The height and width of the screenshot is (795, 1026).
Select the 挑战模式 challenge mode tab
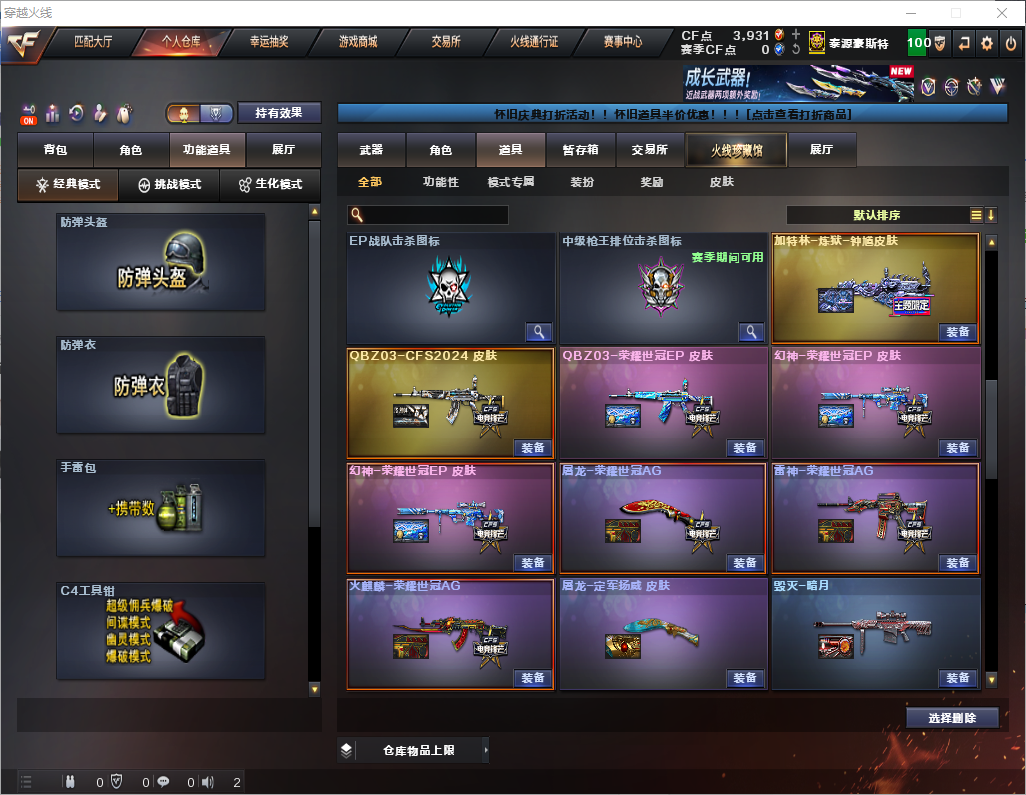coord(170,185)
